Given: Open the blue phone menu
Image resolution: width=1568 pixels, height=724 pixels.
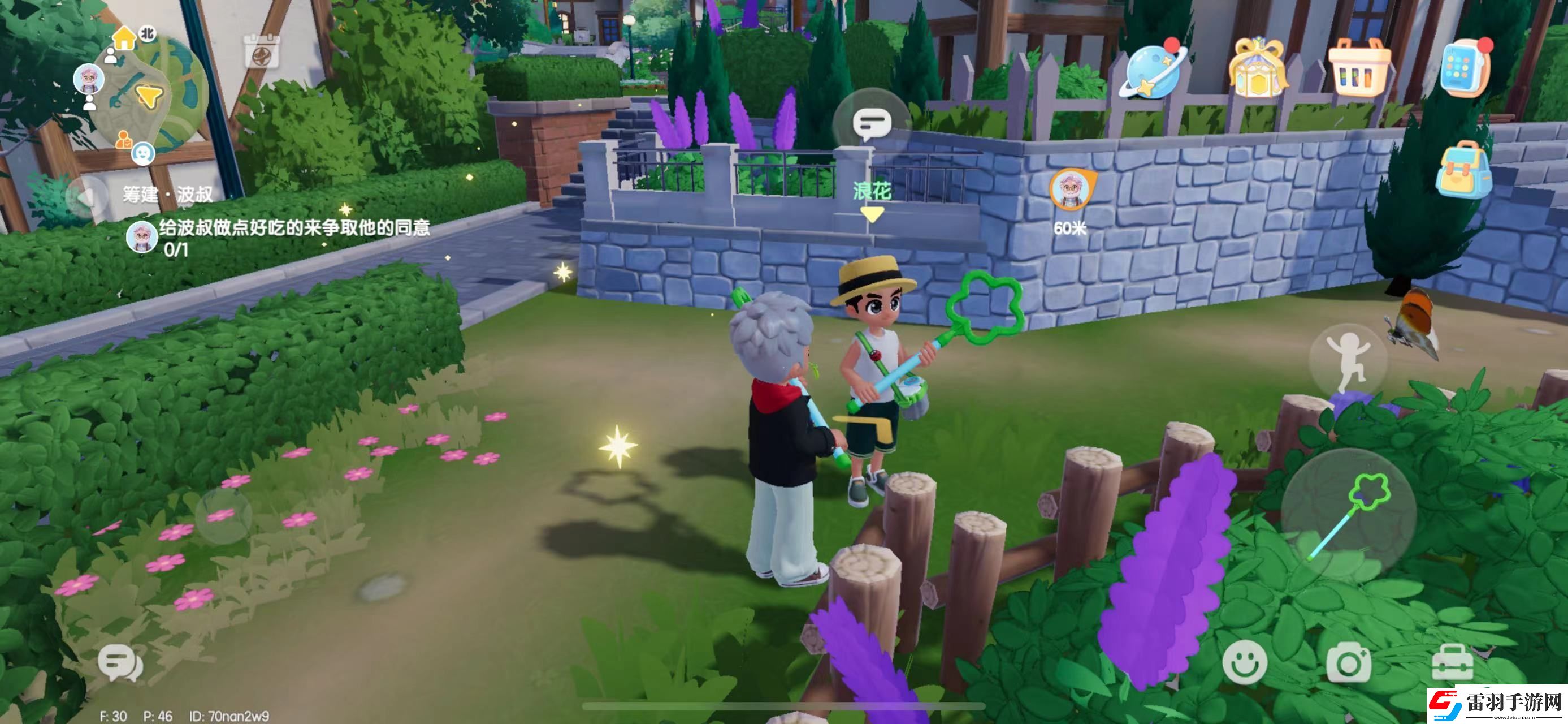Looking at the screenshot, I should tap(1465, 68).
